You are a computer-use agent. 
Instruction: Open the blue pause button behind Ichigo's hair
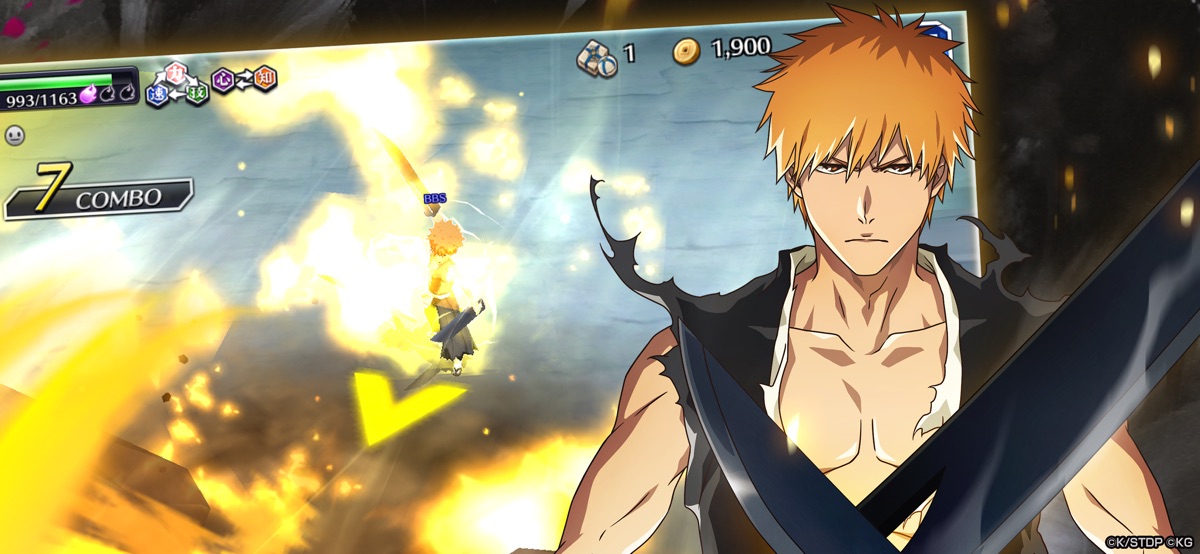coord(938,33)
